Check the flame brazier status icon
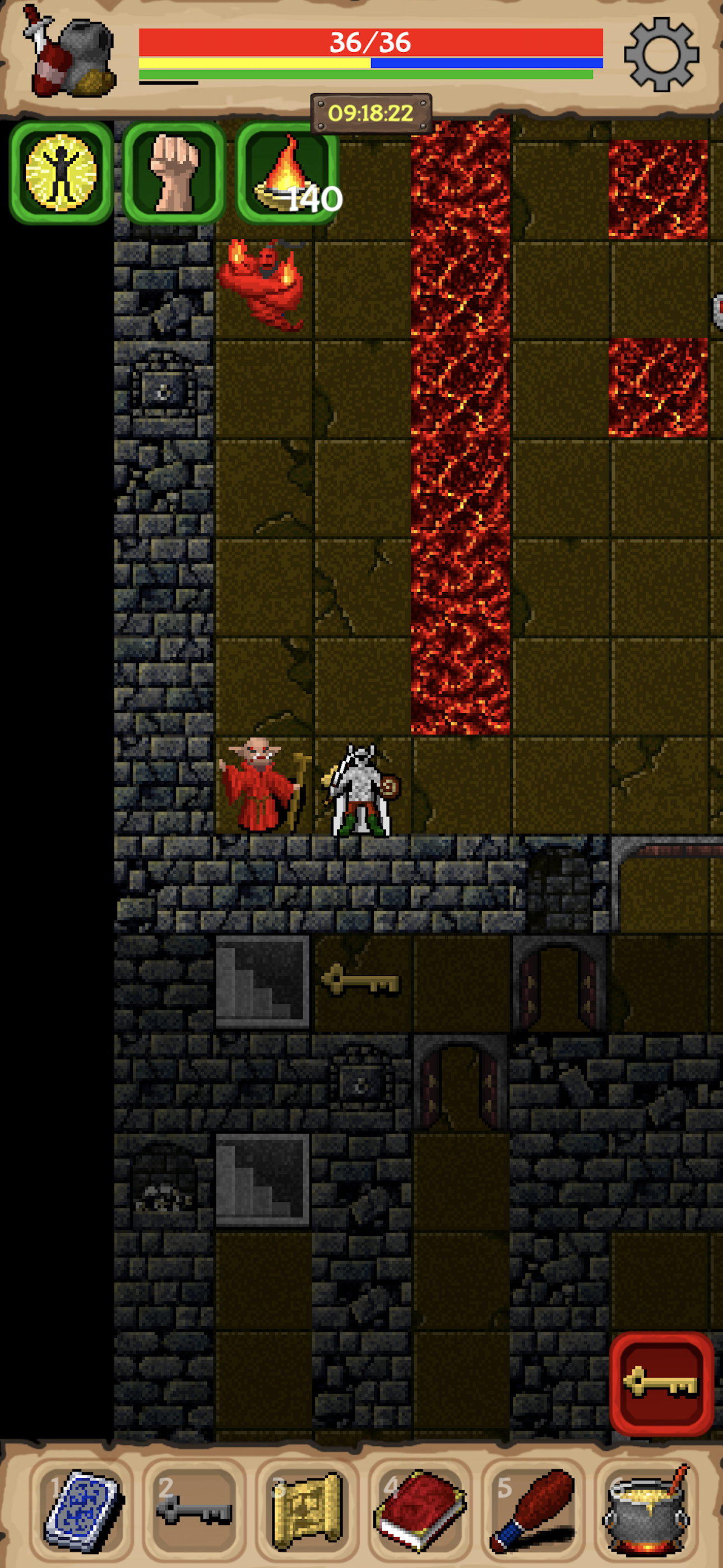This screenshot has width=723, height=1568. coord(288,173)
